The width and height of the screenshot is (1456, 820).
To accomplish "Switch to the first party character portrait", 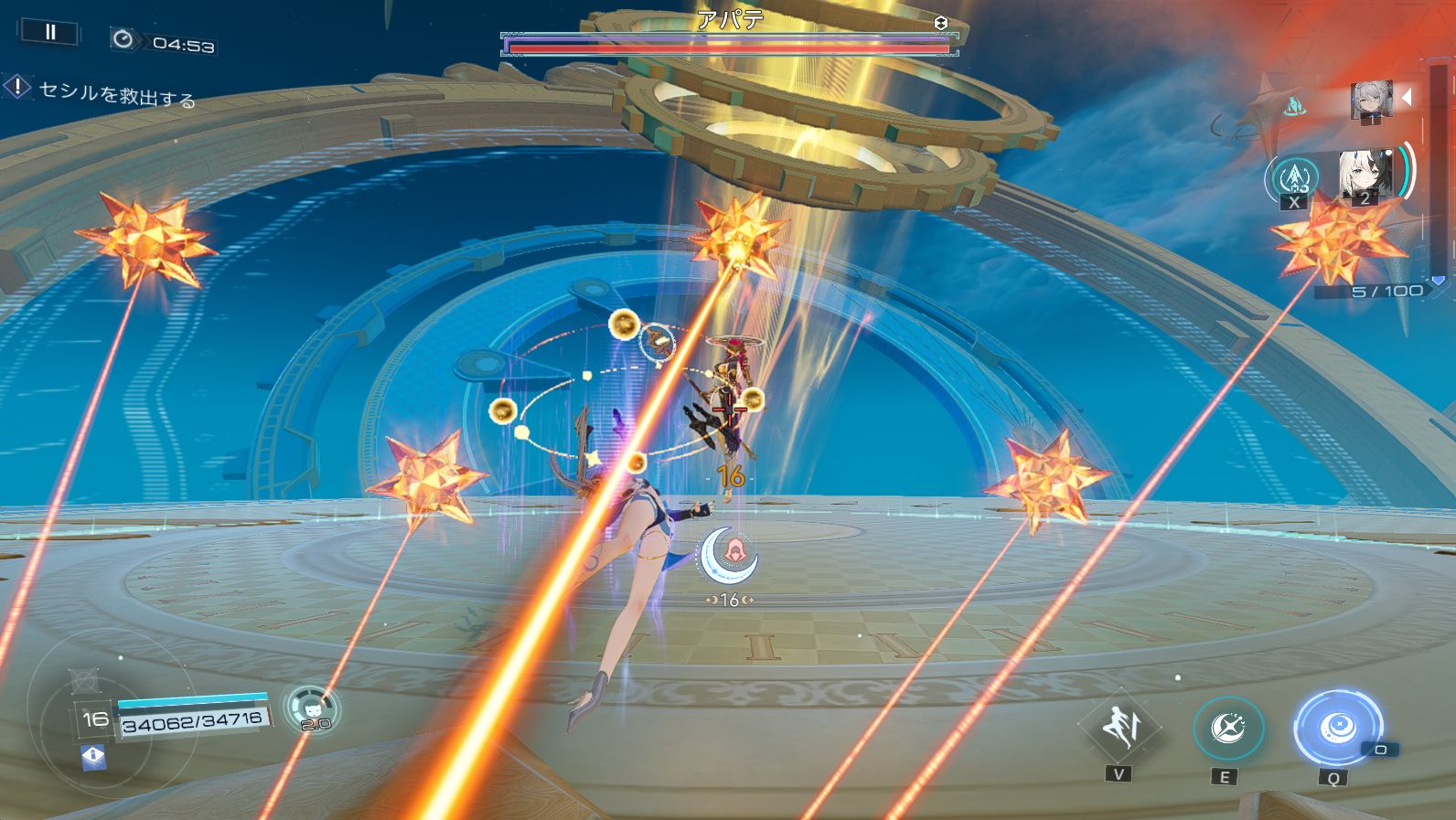I will [x=1371, y=100].
